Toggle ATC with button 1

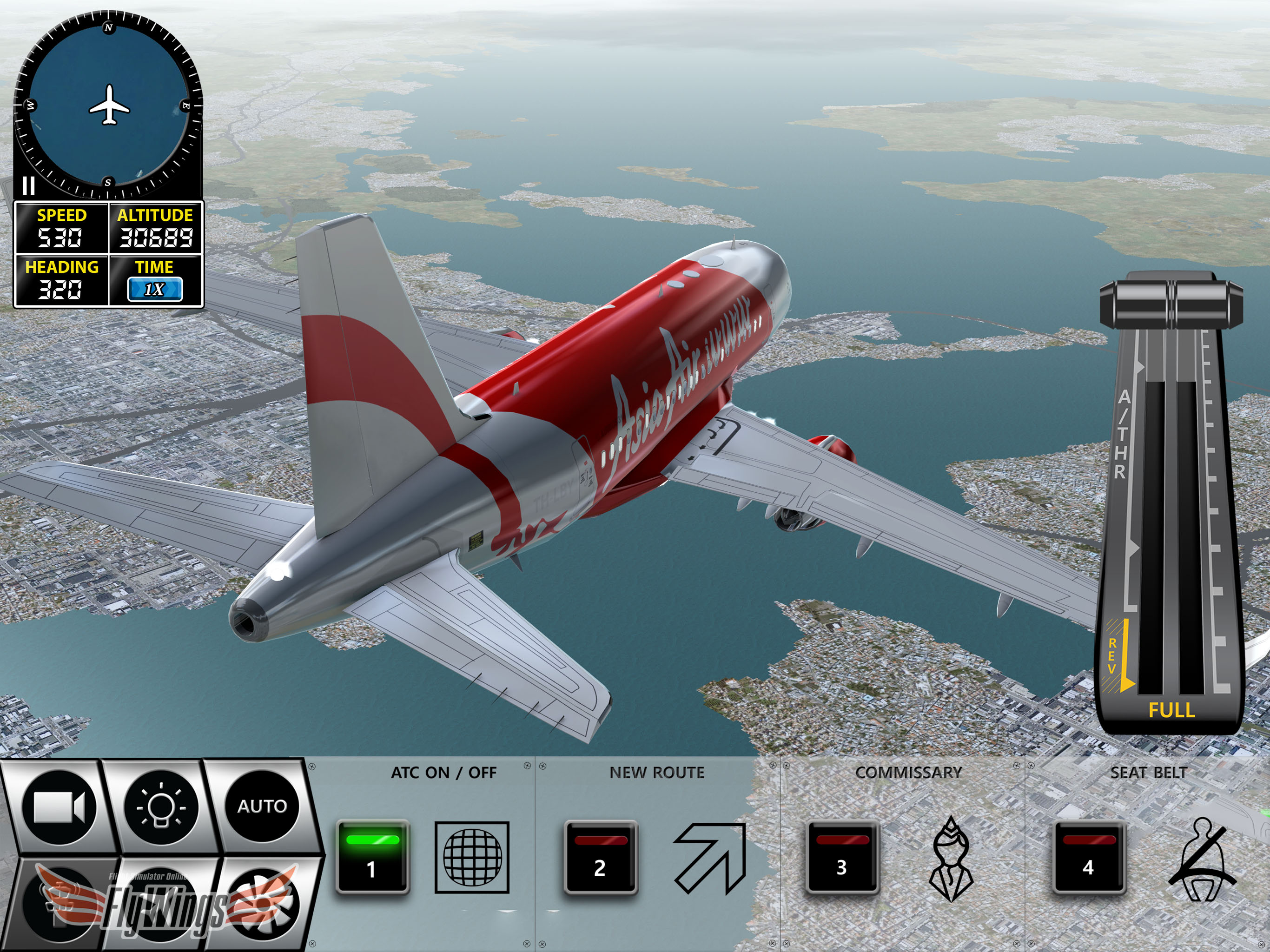tap(372, 857)
